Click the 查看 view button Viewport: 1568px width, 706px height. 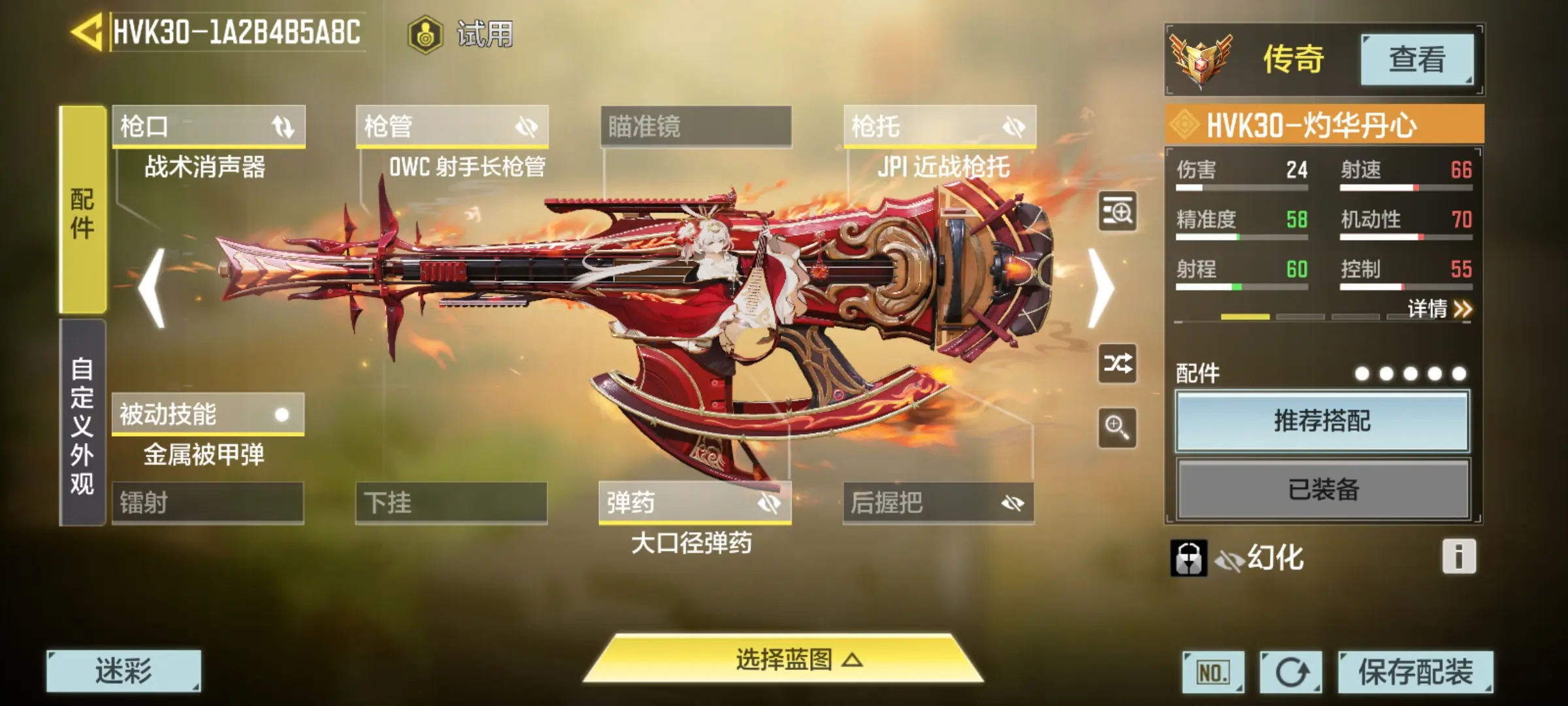[1416, 59]
